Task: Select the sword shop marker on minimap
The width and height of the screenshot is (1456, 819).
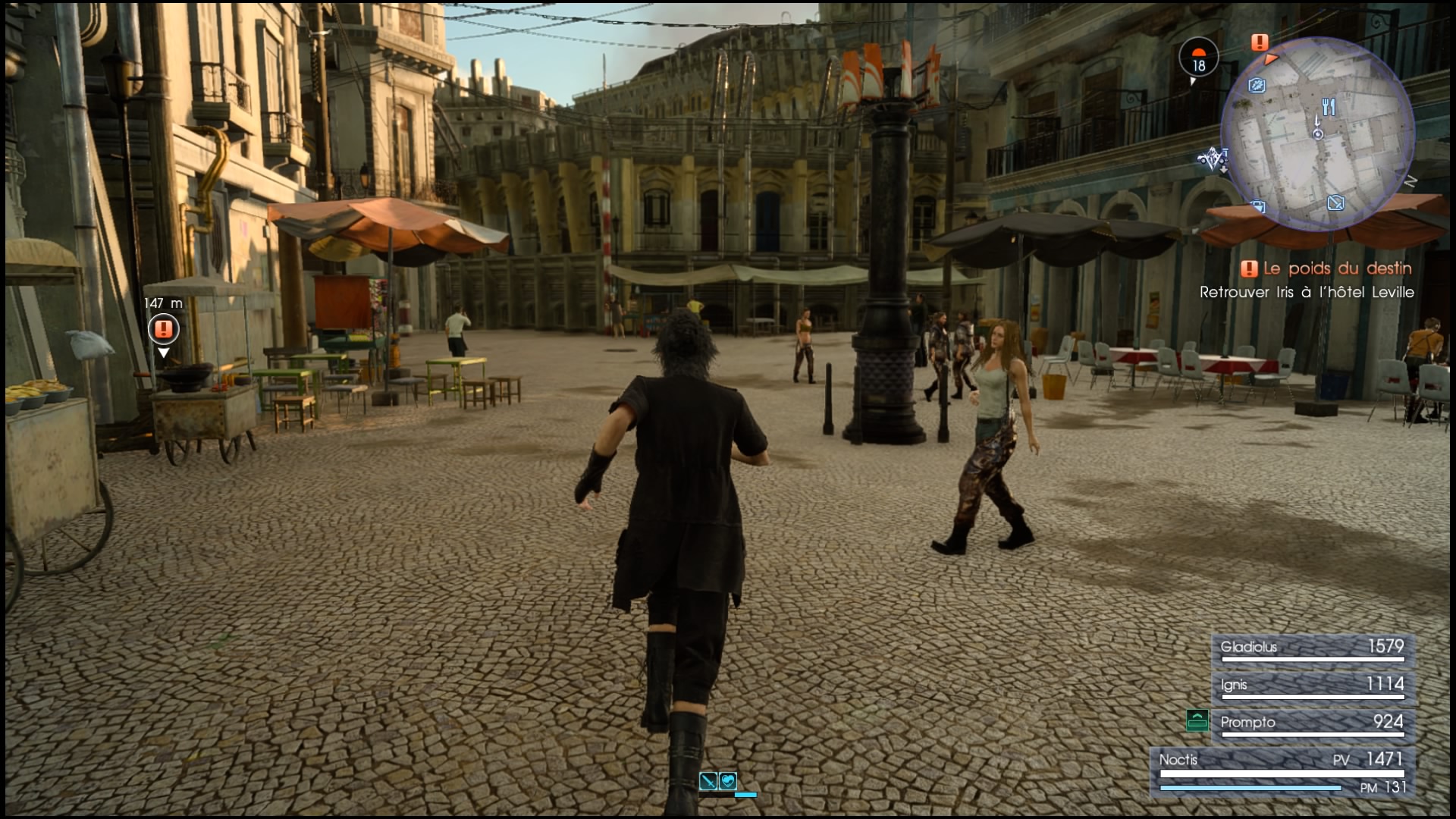Action: tap(1335, 202)
